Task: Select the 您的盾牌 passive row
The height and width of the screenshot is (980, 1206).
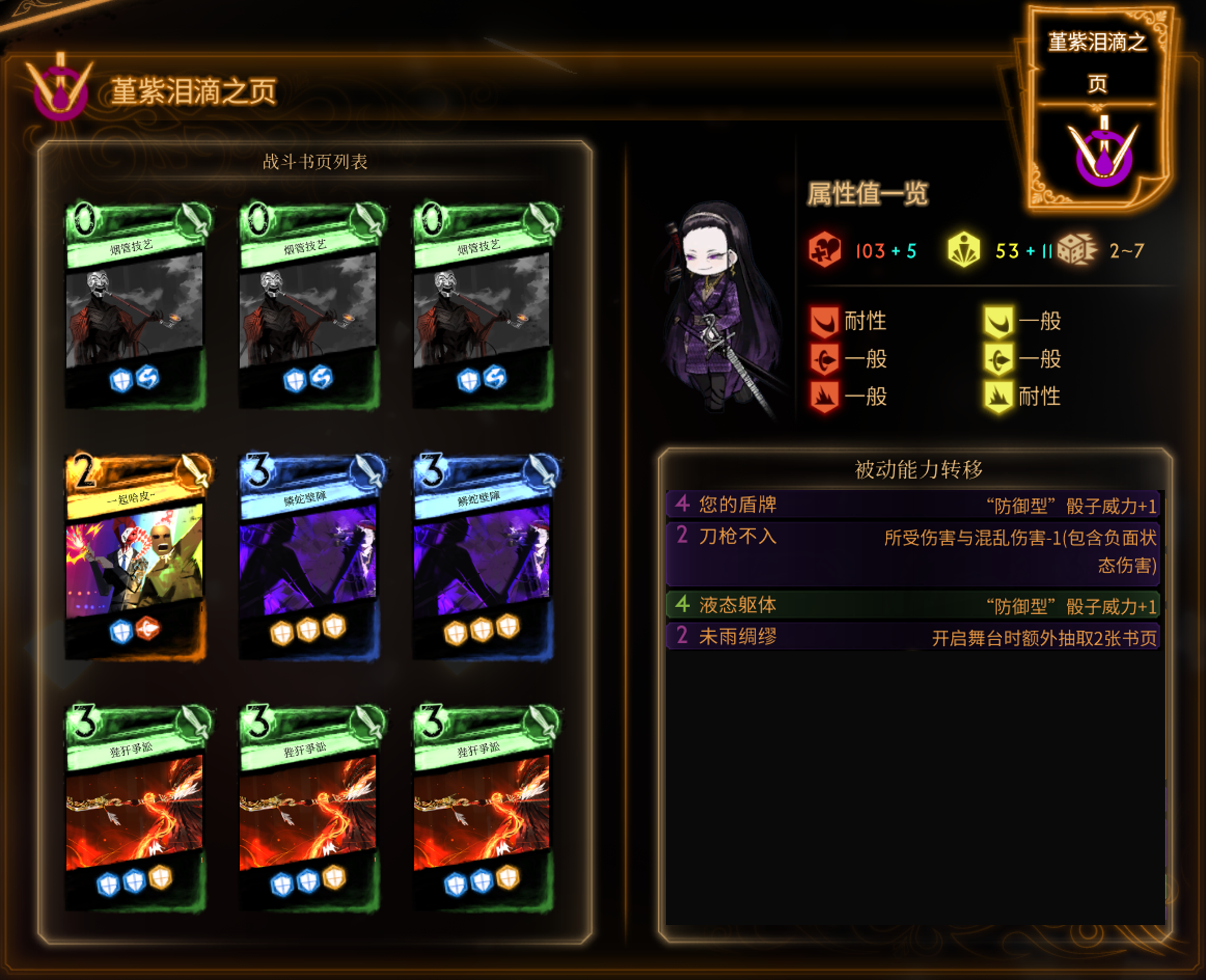Action: point(912,504)
